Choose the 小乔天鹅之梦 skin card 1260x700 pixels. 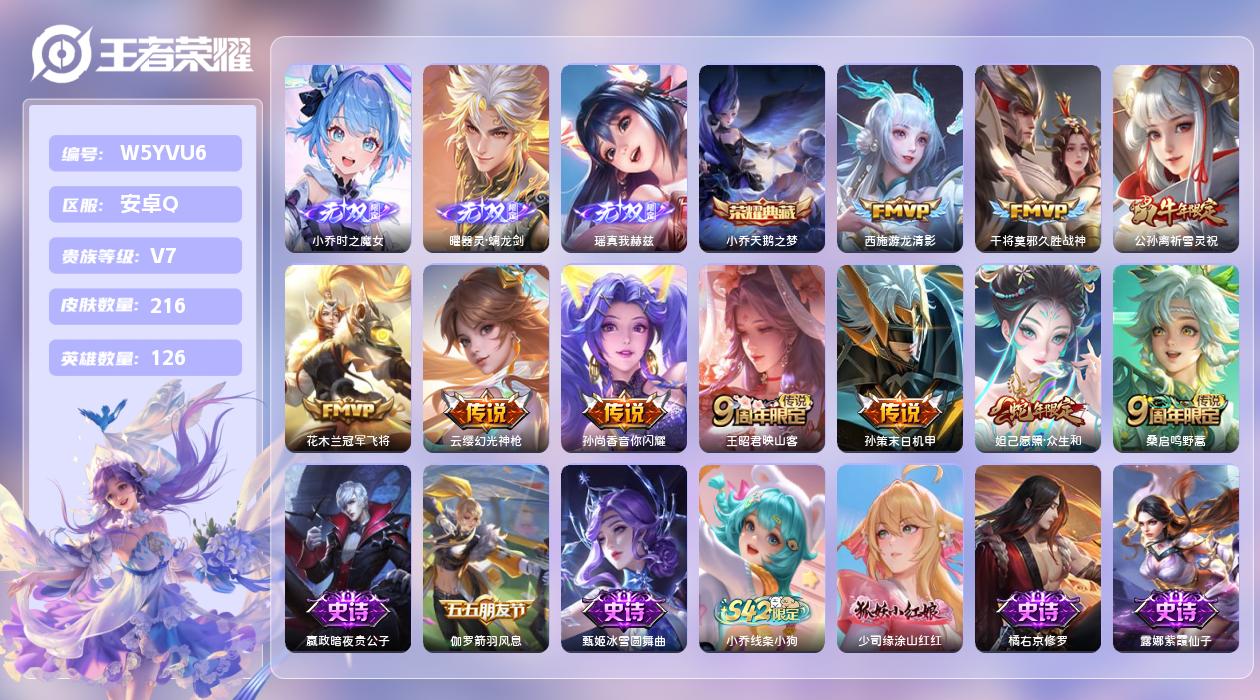(762, 158)
